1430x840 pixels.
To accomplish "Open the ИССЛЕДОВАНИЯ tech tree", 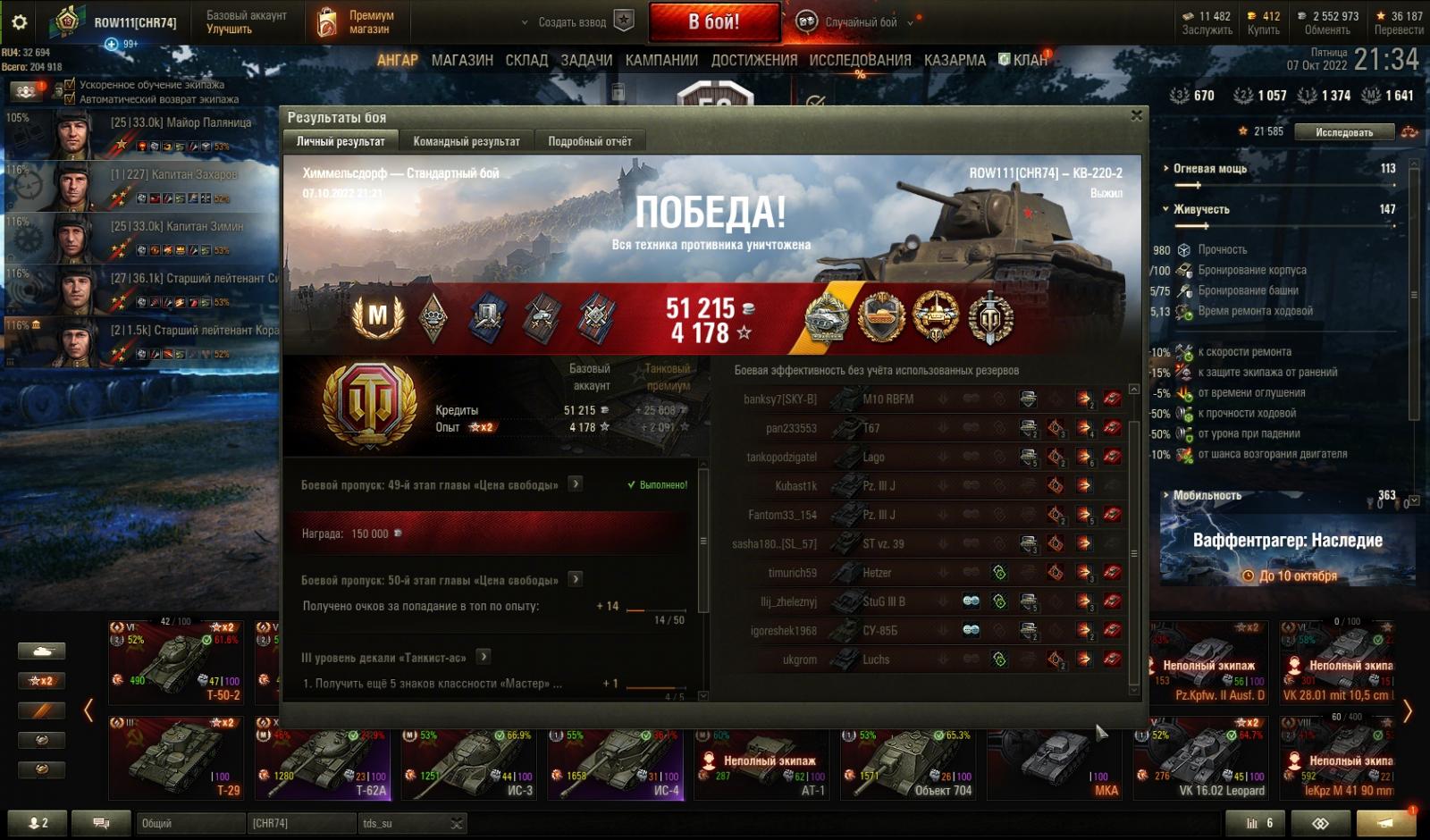I will [860, 60].
